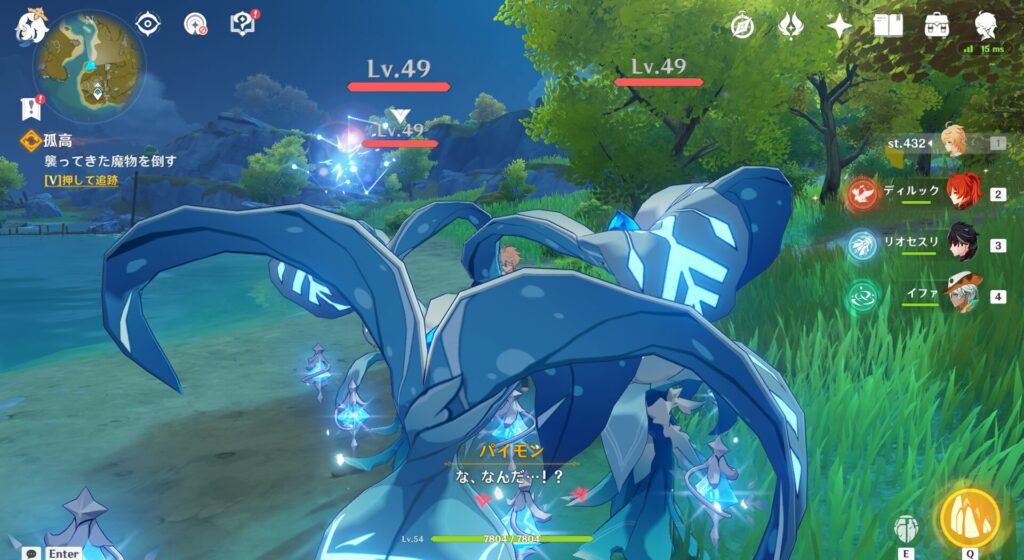Open the compass events icon
Viewport: 1024px width, 560px height.
pos(741,26)
